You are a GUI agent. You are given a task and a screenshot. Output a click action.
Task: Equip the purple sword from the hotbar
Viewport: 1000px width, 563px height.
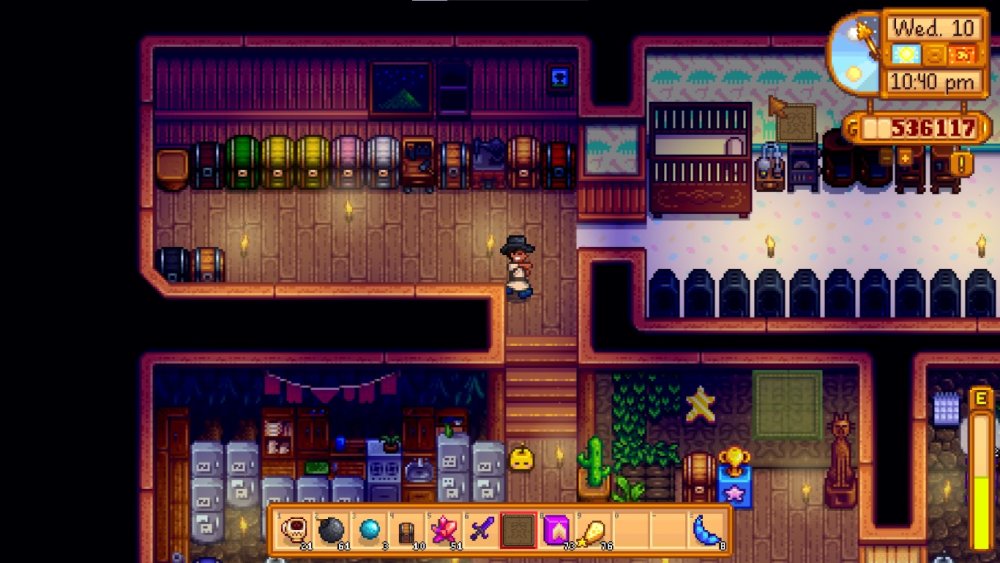click(x=481, y=529)
